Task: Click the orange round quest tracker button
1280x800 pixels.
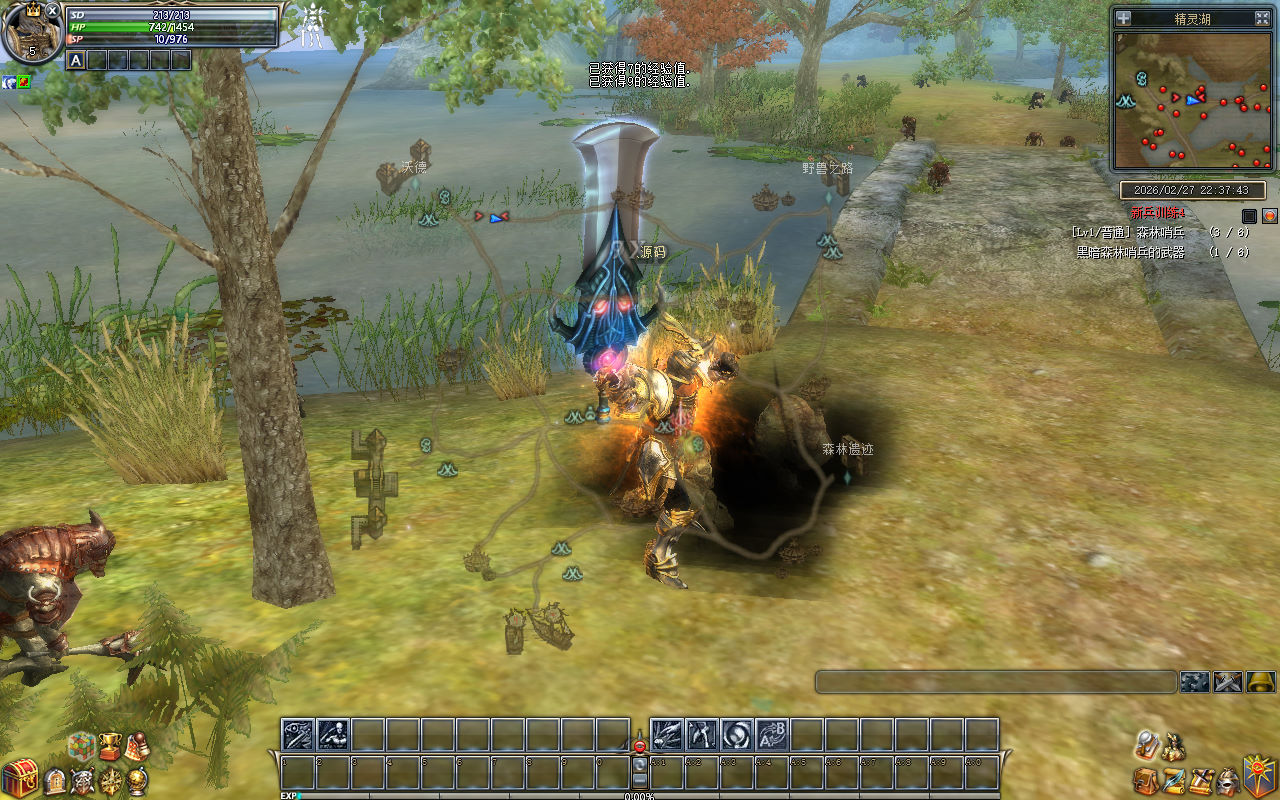Action: (1270, 215)
